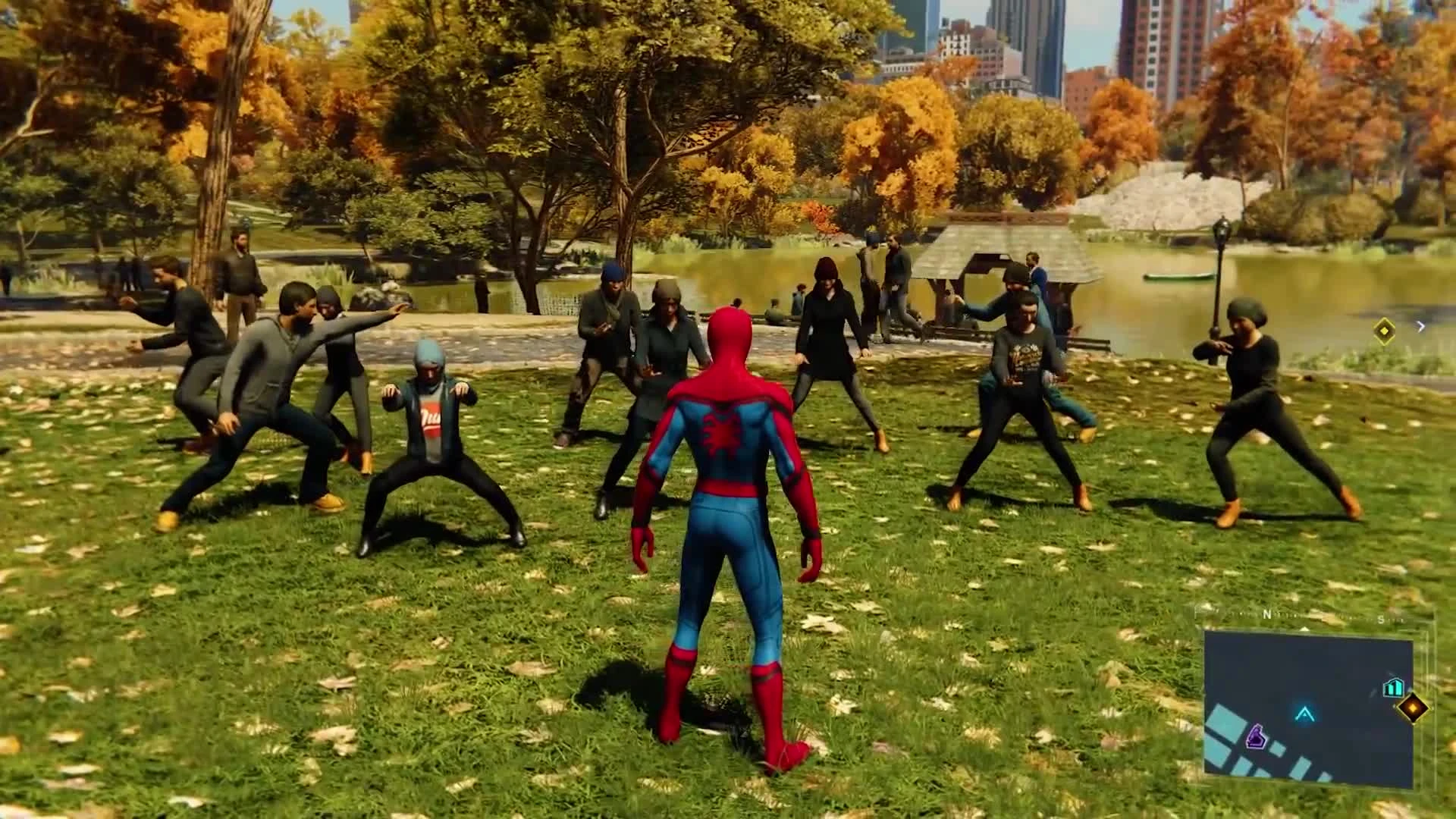Click the S letter on the compass strip
1456x819 pixels.
pyautogui.click(x=1380, y=620)
